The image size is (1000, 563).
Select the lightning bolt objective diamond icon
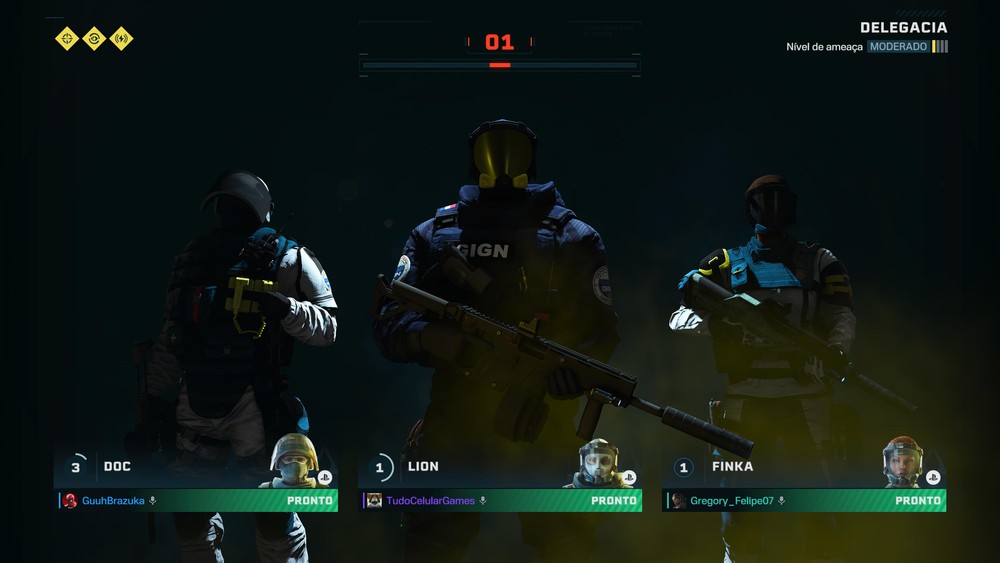[121, 39]
